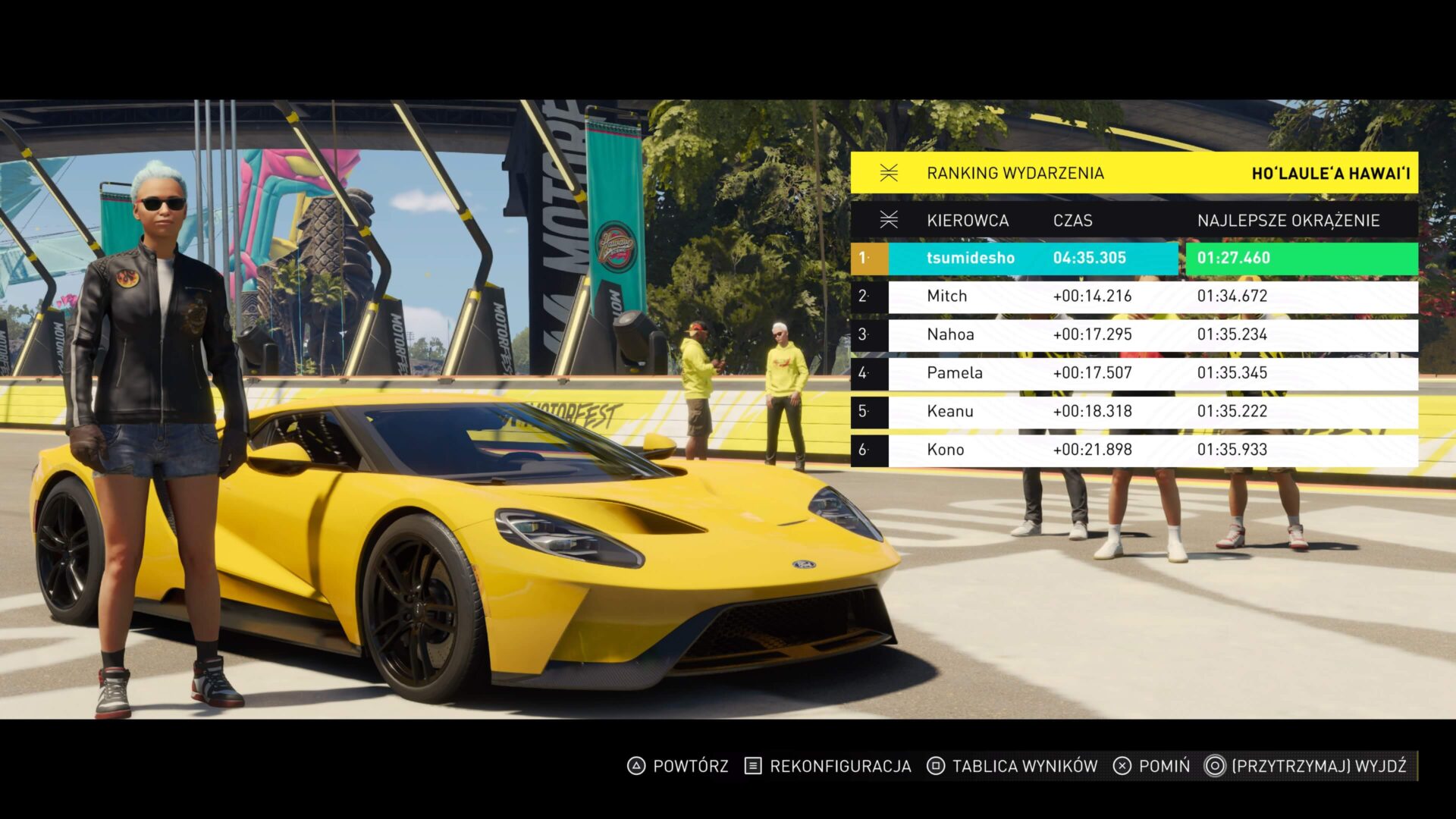Choose Nahoa's third-place result row

coord(1134,335)
